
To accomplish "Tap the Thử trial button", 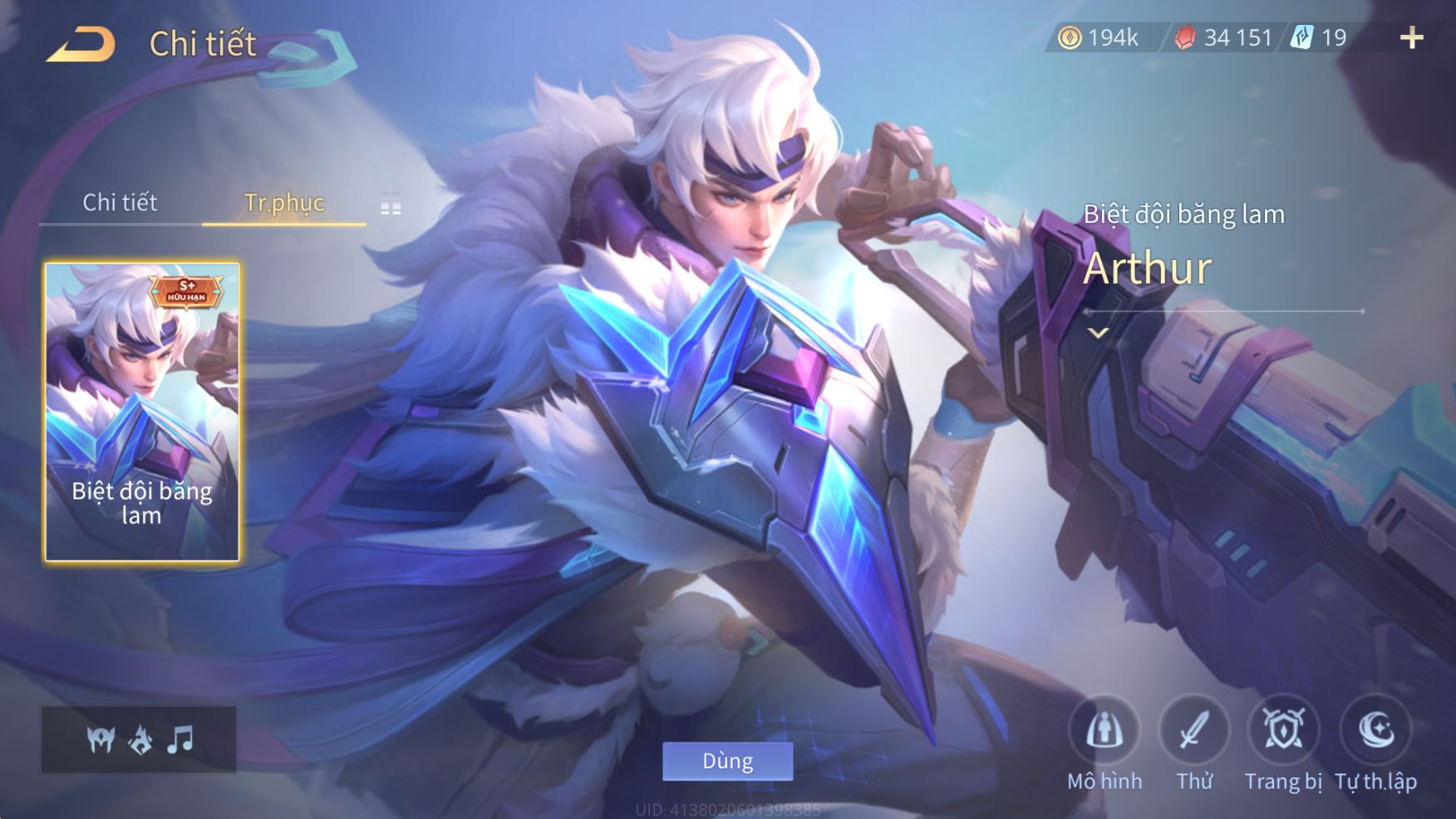I will 1194,731.
